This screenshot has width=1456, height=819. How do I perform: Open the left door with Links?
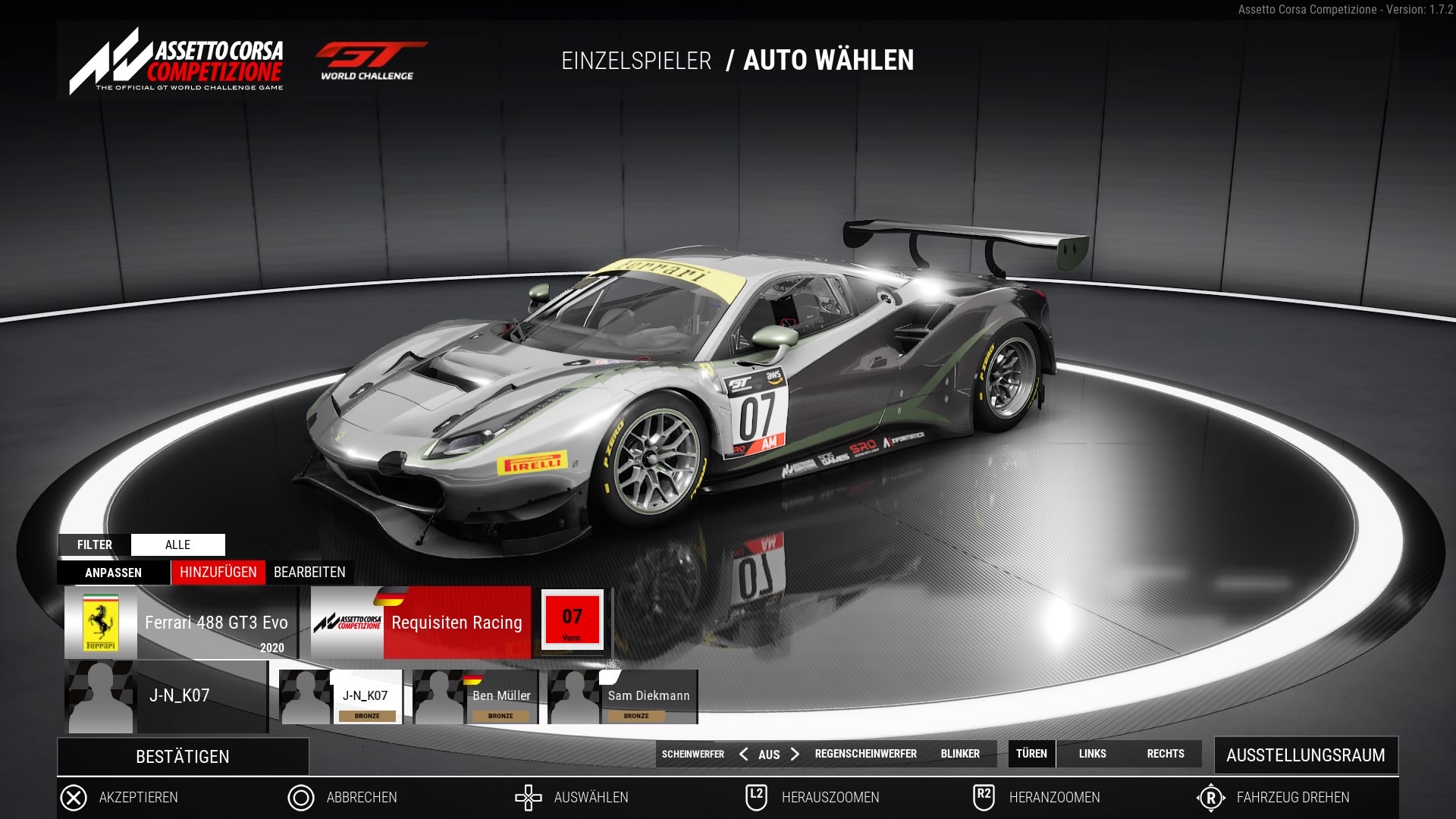click(x=1092, y=754)
